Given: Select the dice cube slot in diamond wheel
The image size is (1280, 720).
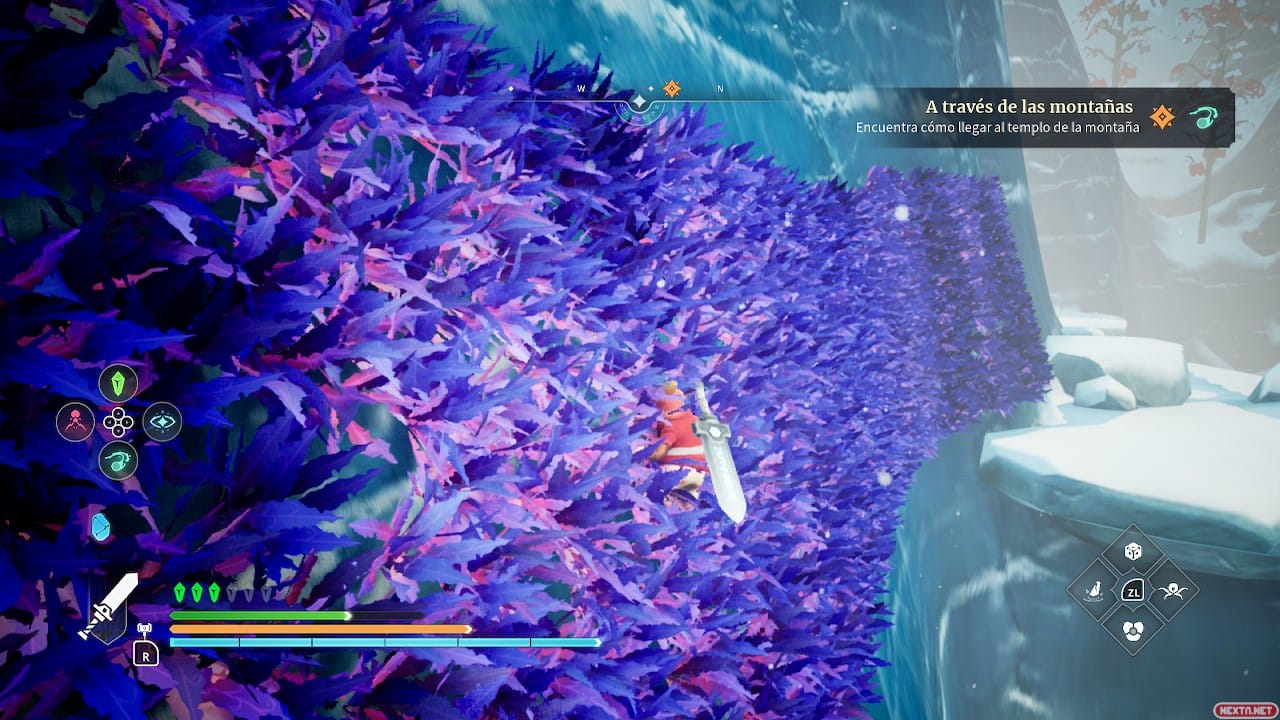Looking at the screenshot, I should click(x=1133, y=551).
